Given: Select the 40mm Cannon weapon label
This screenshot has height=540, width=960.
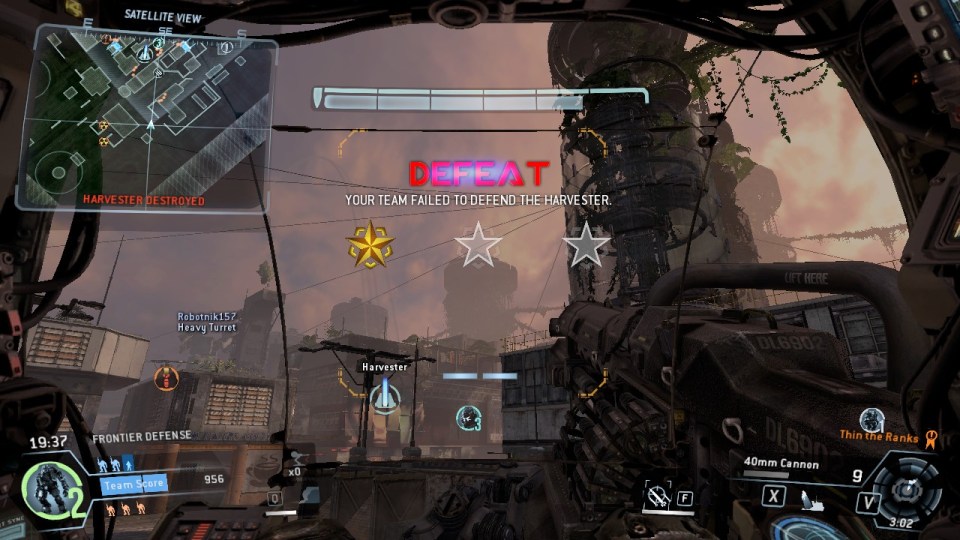Looking at the screenshot, I should point(781,464).
